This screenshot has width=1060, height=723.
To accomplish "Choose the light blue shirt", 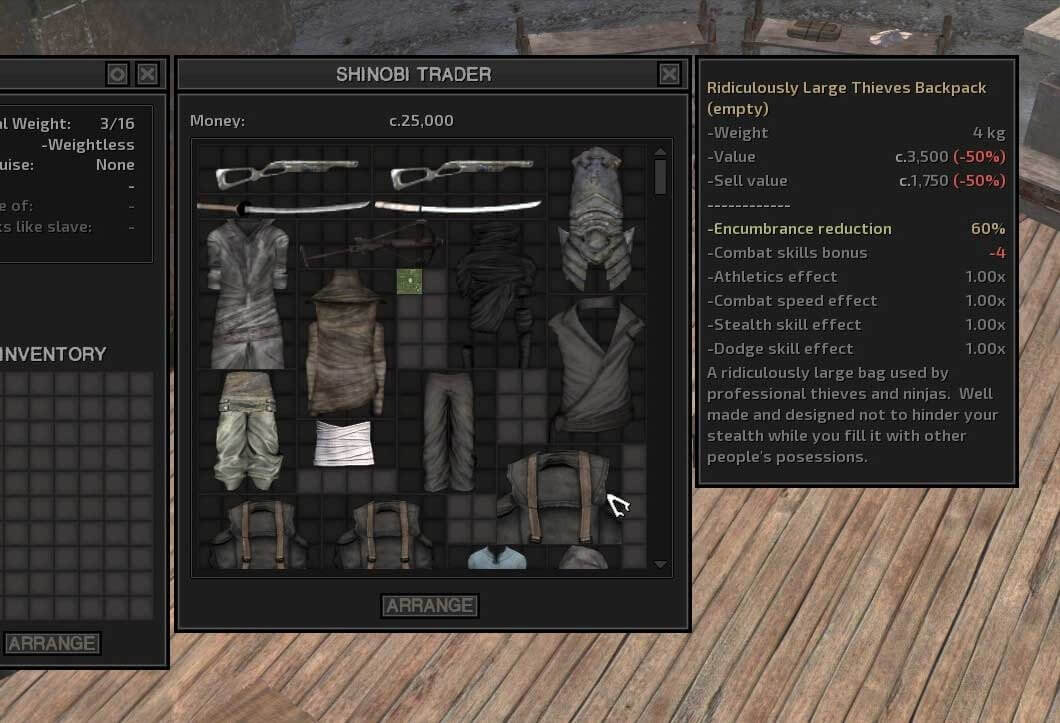I will click(497, 557).
